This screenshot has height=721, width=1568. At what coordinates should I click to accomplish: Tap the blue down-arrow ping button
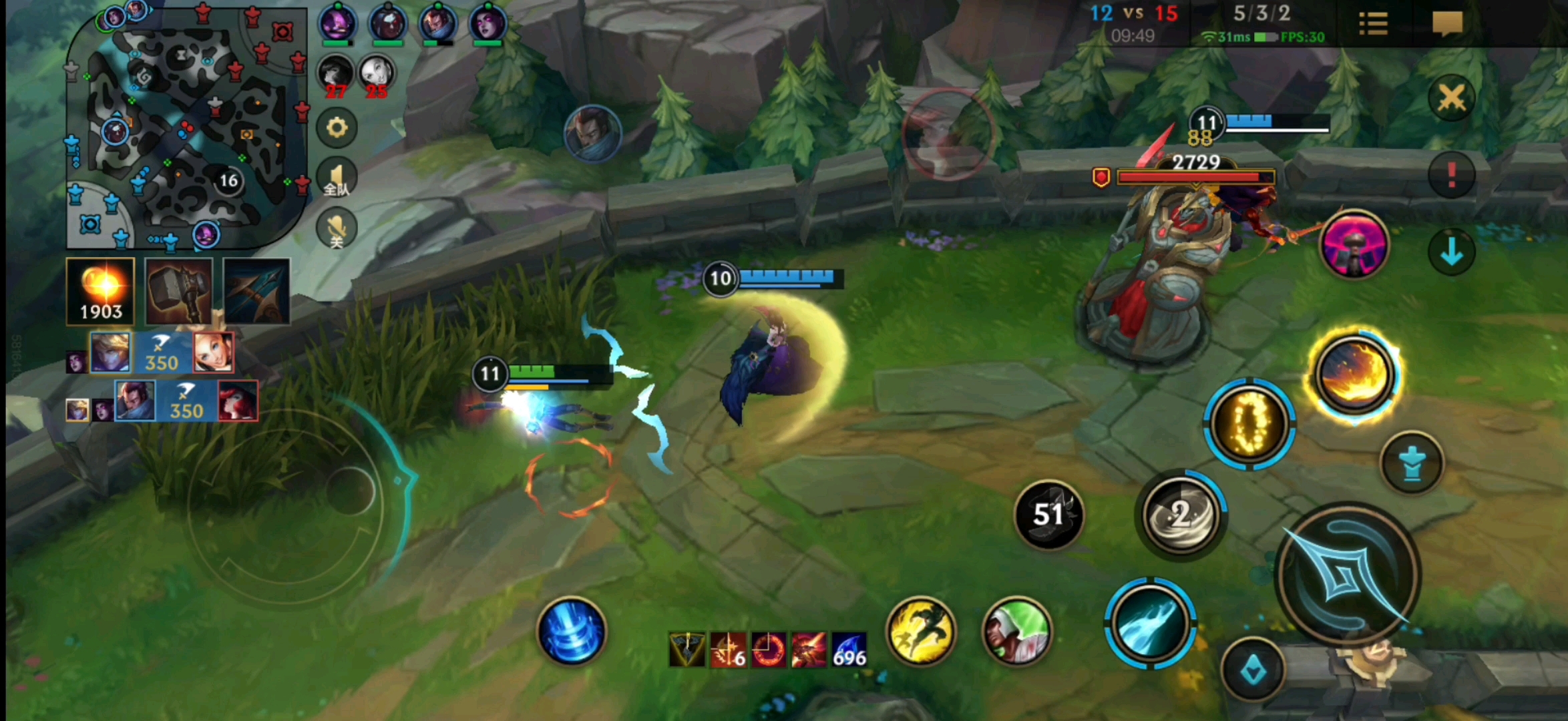pyautogui.click(x=1451, y=252)
